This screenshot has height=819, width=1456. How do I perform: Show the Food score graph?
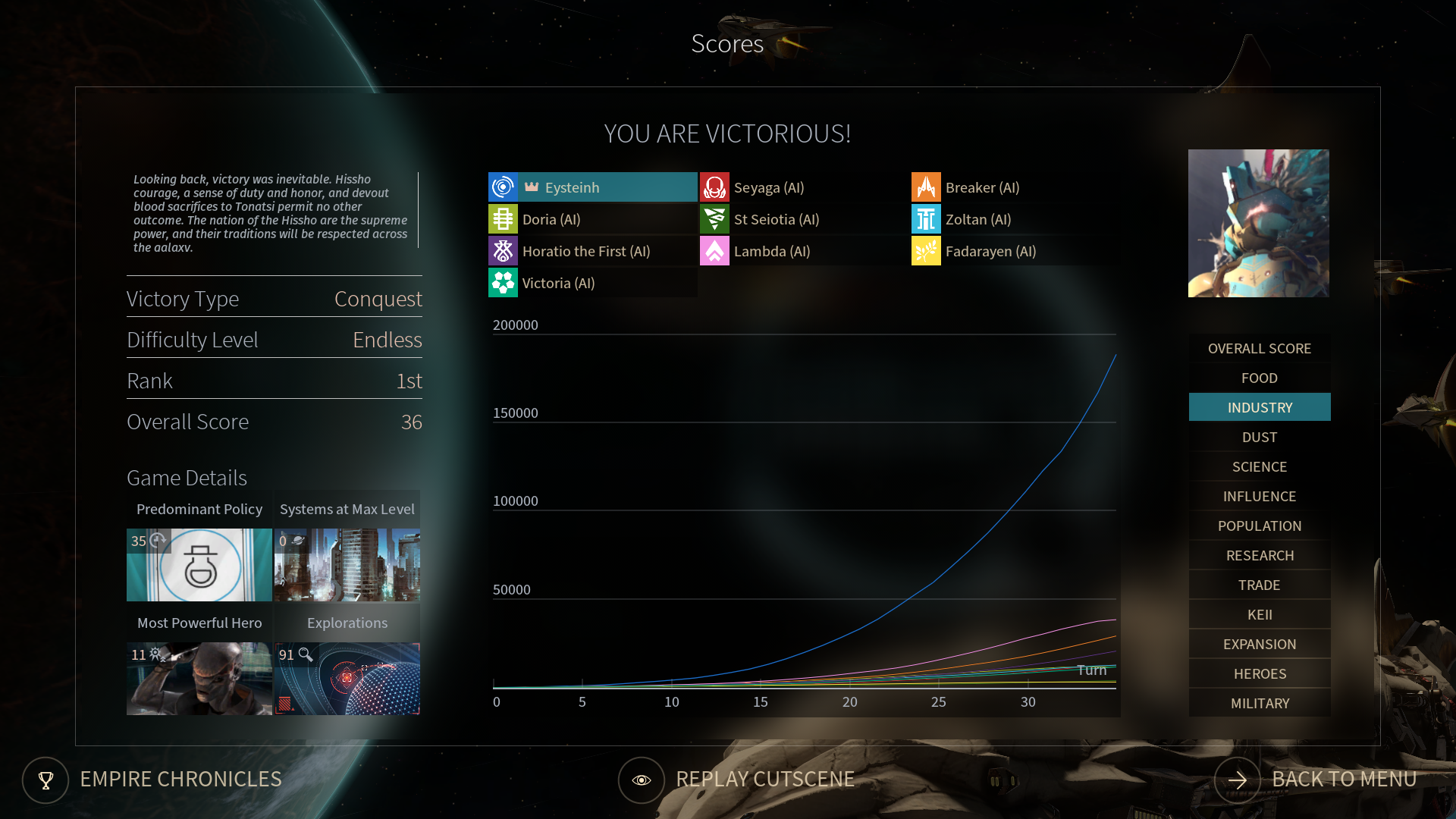pyautogui.click(x=1259, y=378)
